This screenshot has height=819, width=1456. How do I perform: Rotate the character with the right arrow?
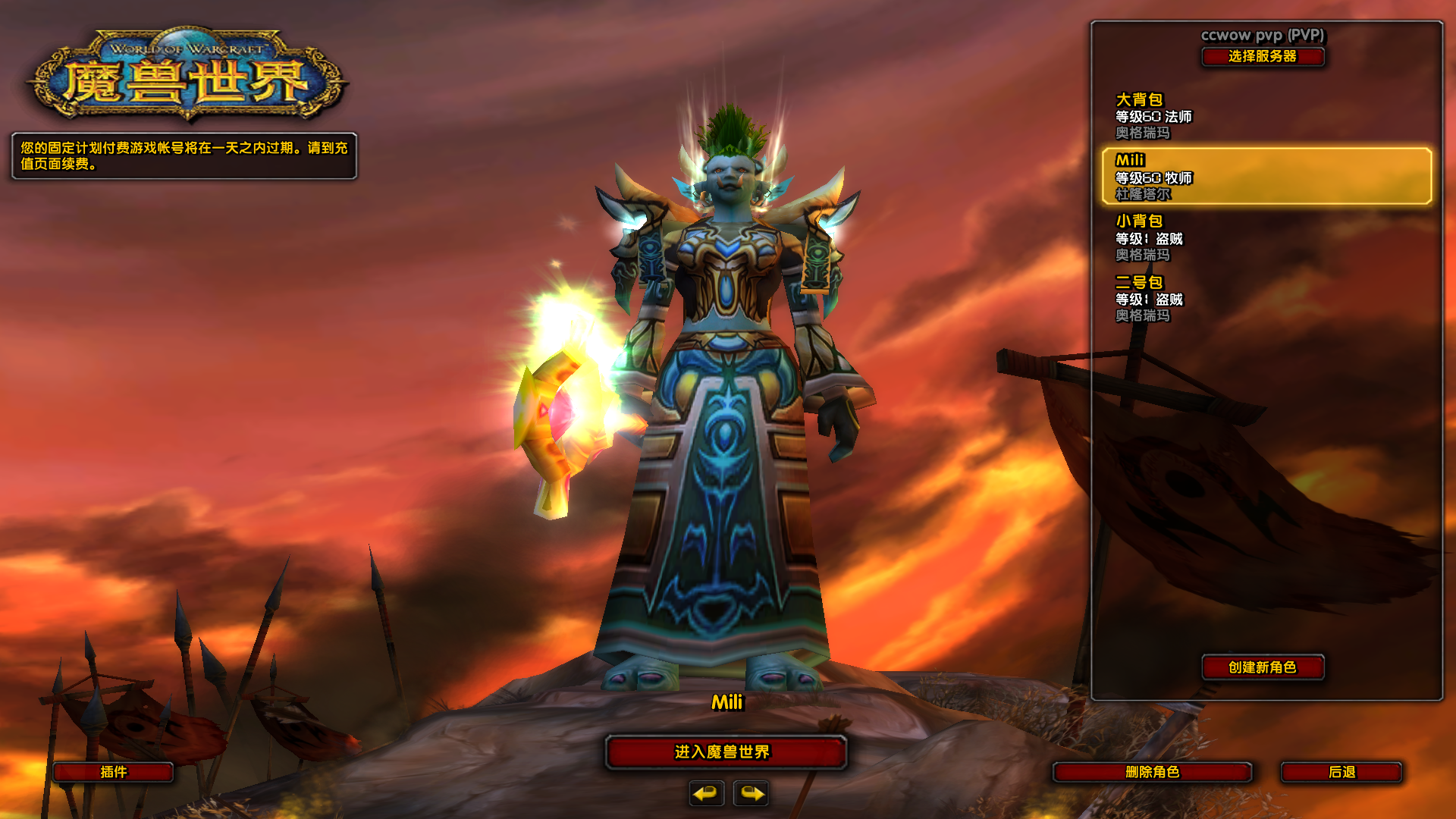pos(751,793)
